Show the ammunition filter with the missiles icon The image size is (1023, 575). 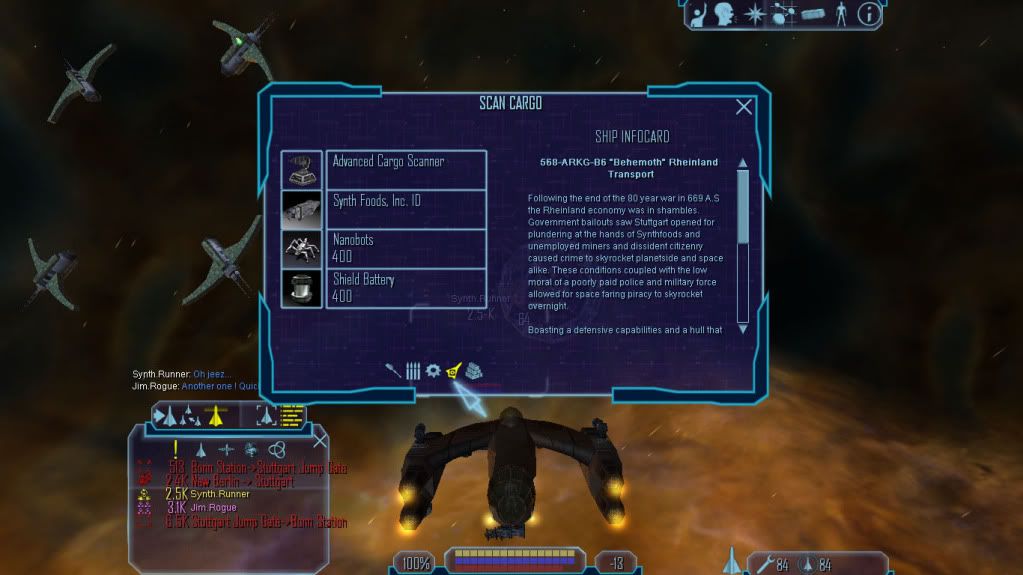tap(412, 370)
